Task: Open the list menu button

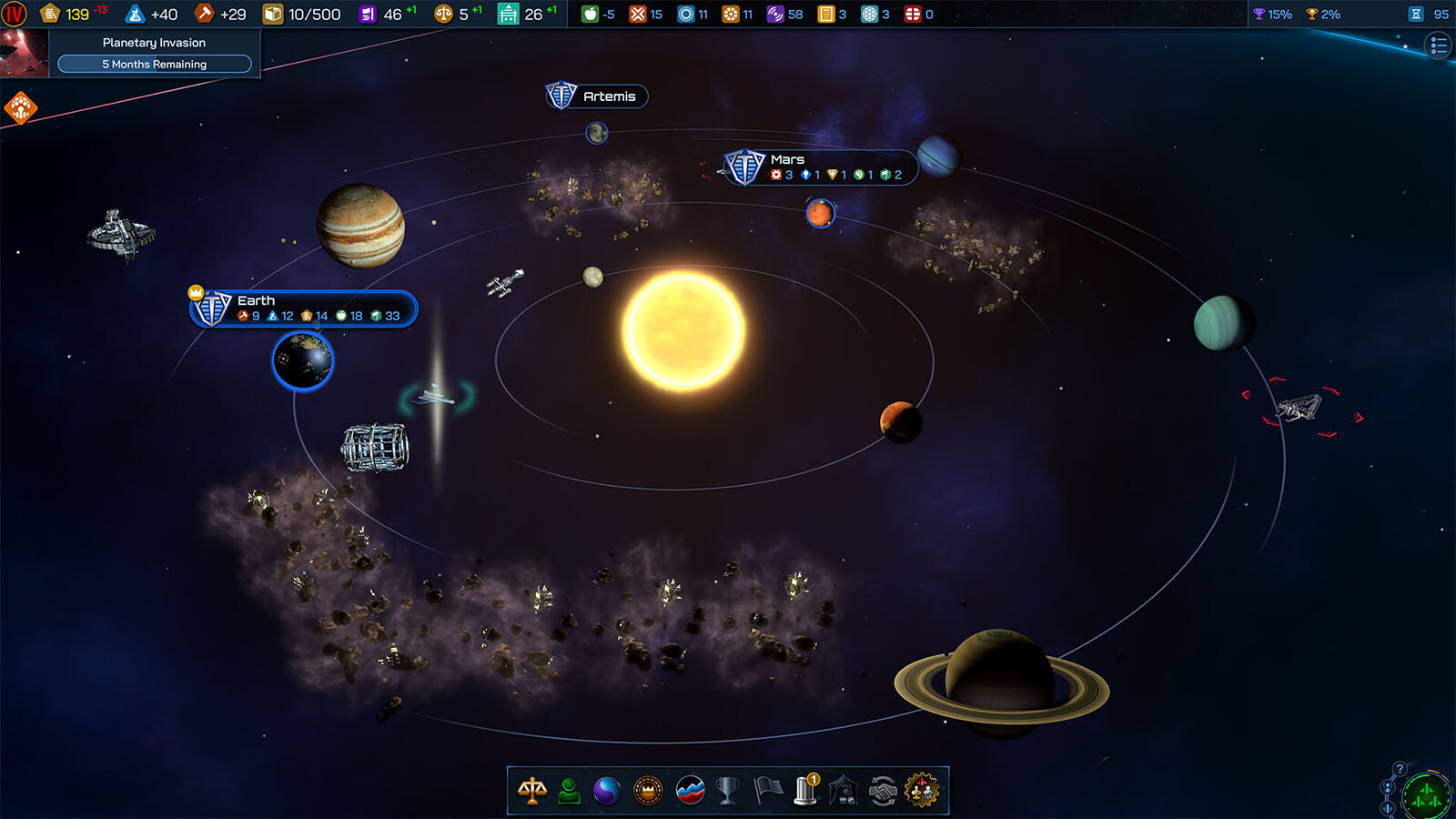Action: coord(1438,45)
